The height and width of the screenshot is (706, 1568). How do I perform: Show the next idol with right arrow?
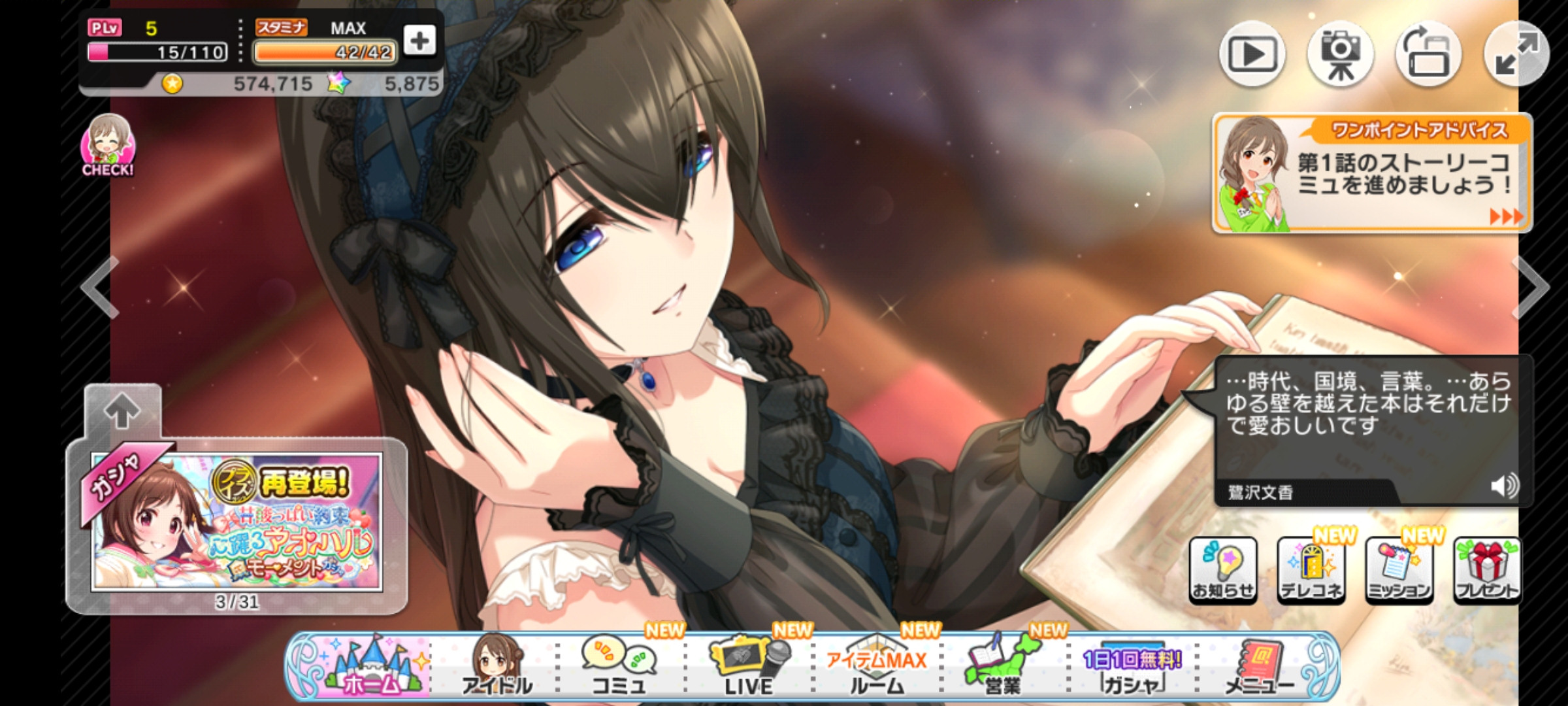pyautogui.click(x=1532, y=288)
